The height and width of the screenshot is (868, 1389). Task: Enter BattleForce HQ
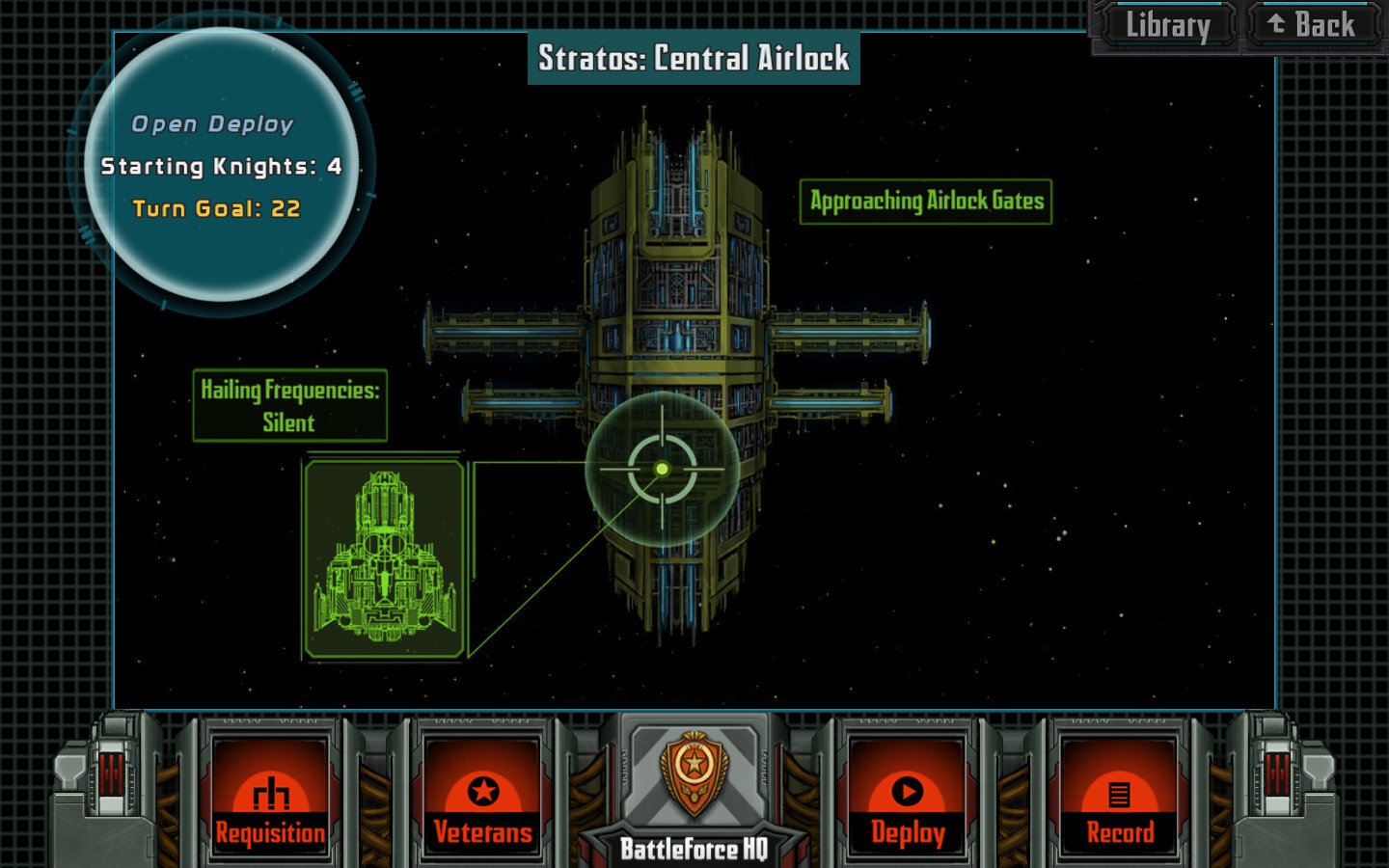click(x=694, y=791)
